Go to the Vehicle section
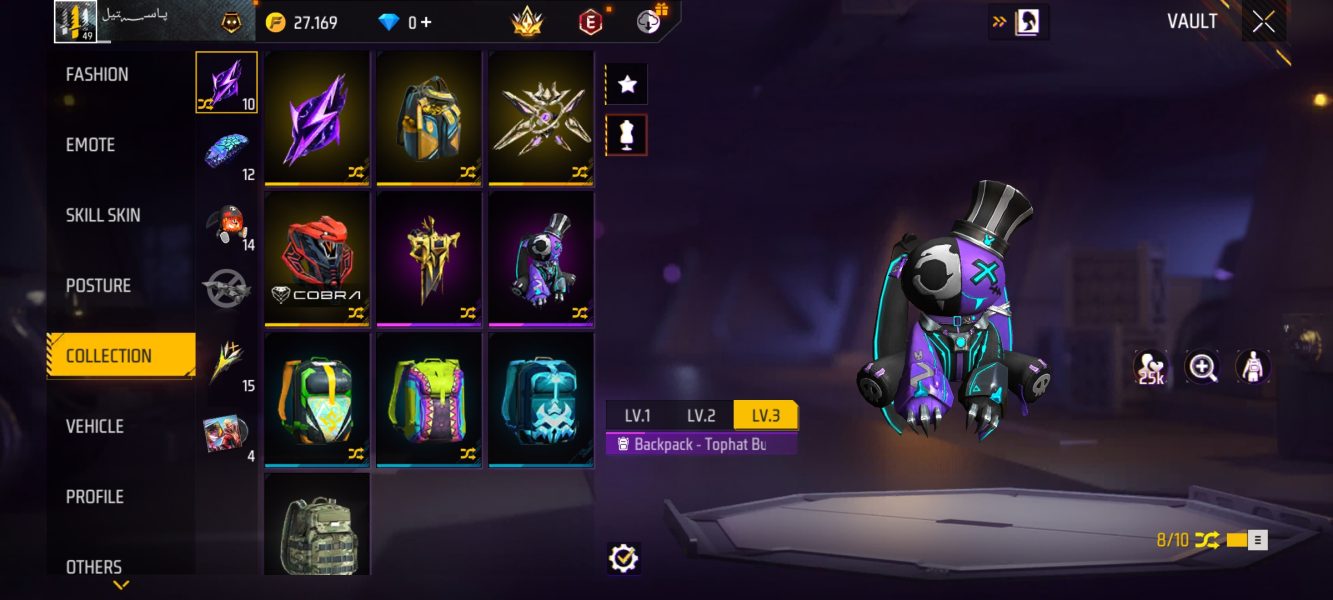Screen dimensions: 1333x600 click(95, 427)
